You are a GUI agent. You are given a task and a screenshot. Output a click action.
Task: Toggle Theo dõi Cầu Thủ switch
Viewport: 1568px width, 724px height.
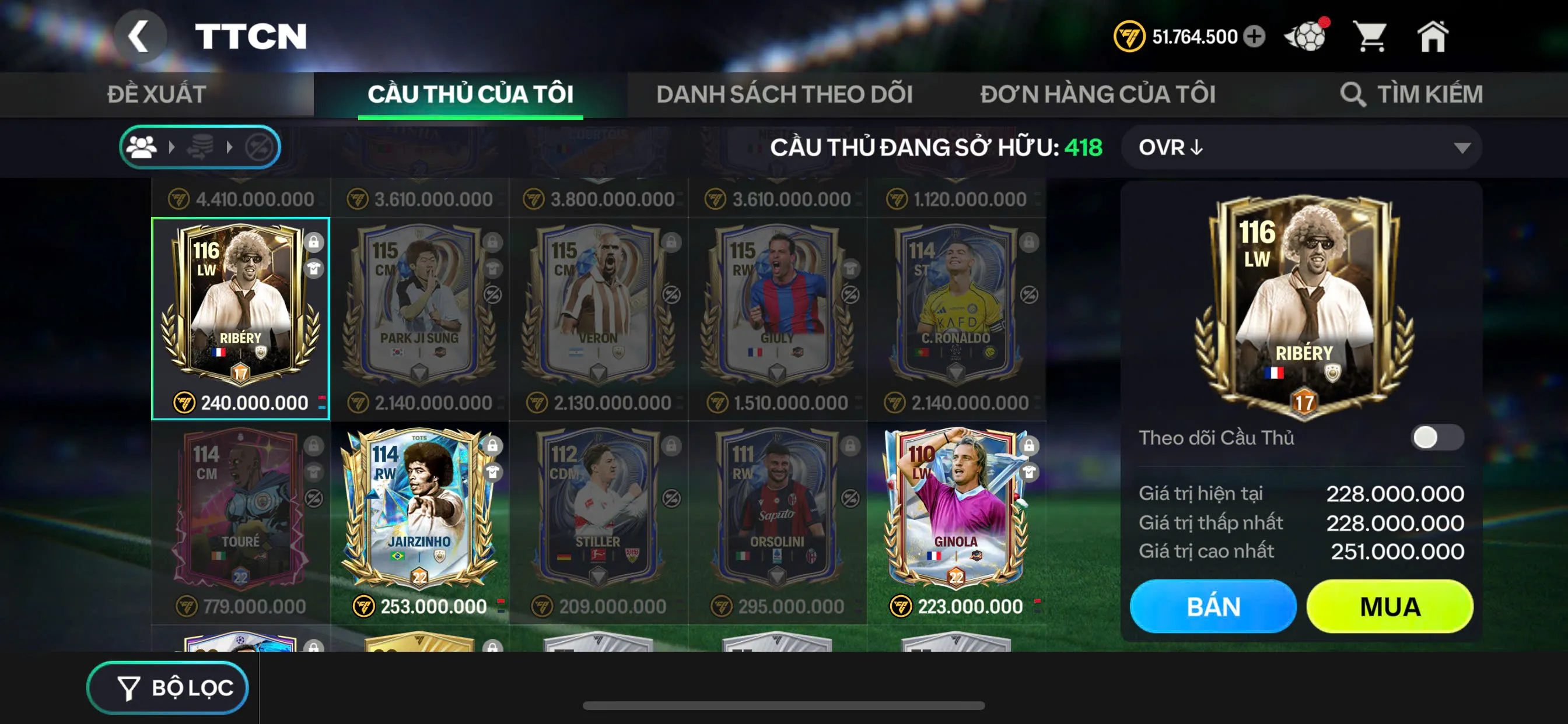coord(1437,437)
